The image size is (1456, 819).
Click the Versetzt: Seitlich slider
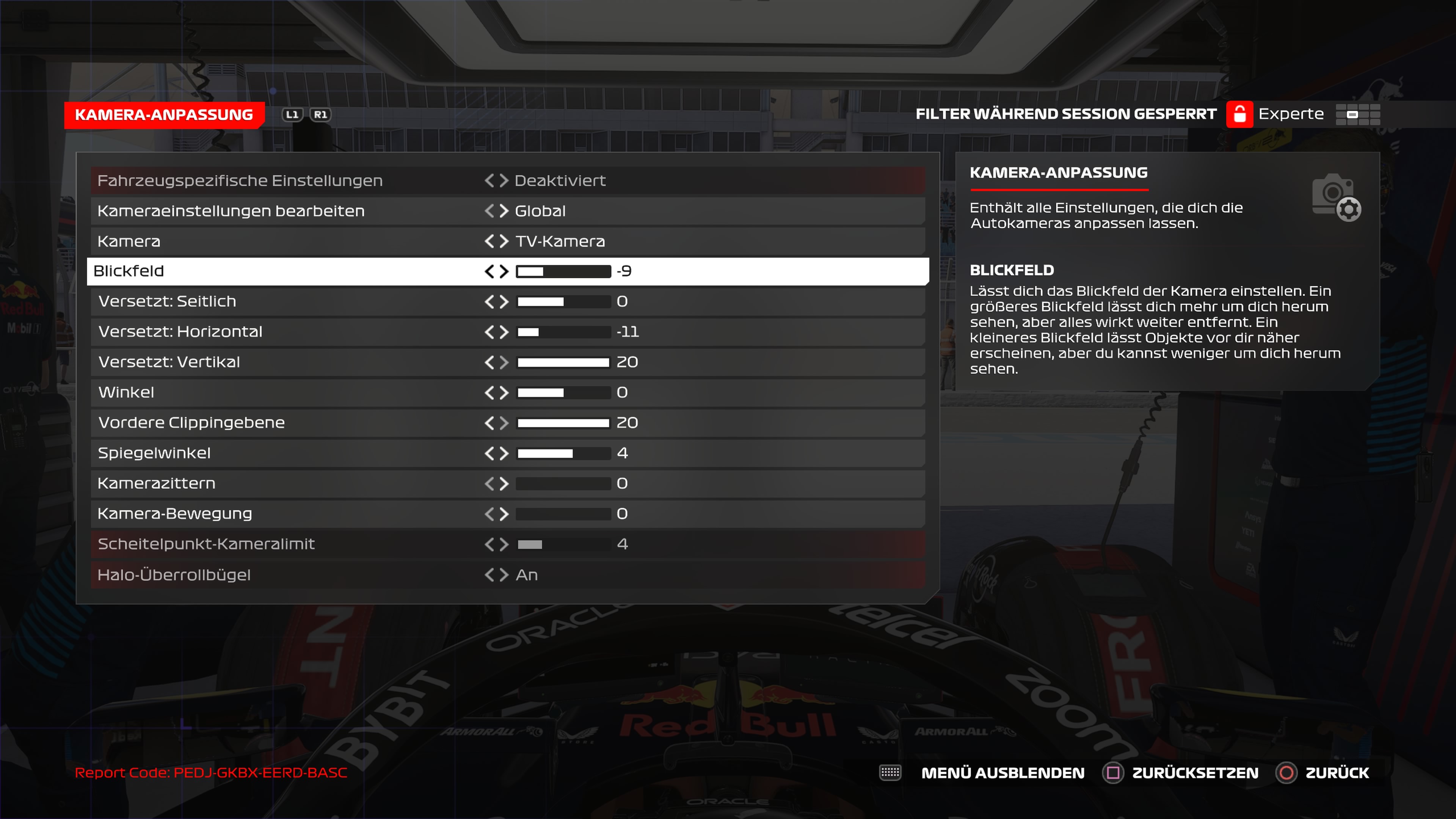click(x=563, y=302)
